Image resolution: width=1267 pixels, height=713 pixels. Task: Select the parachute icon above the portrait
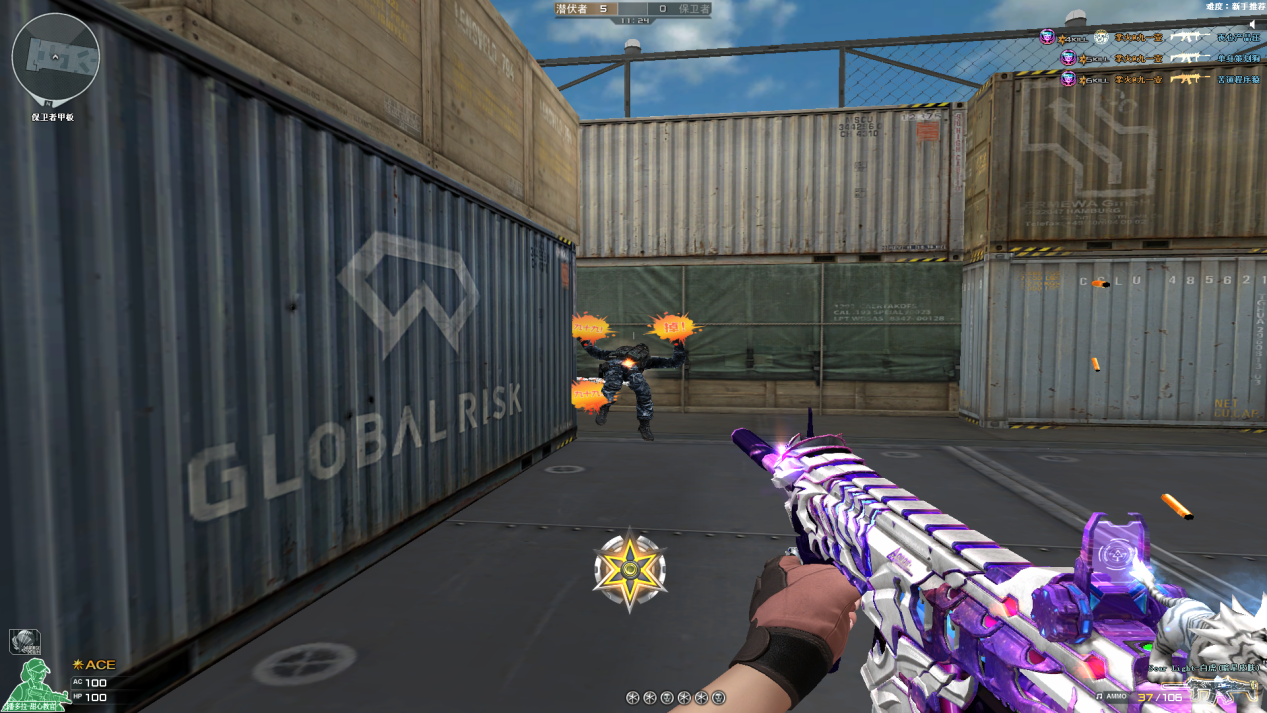pos(24,641)
